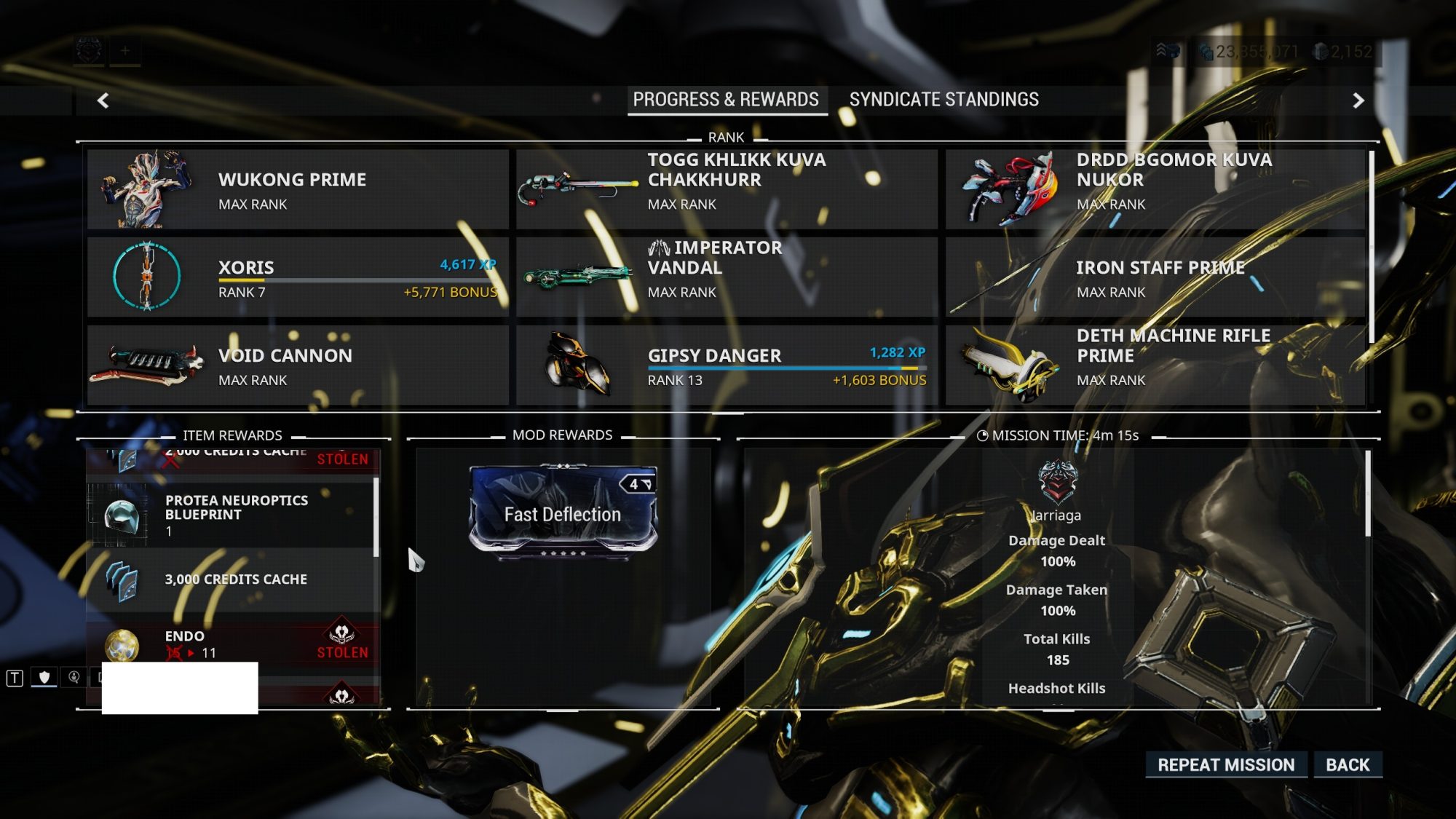Click the left navigation chevron
This screenshot has width=1456, height=819.
click(102, 100)
